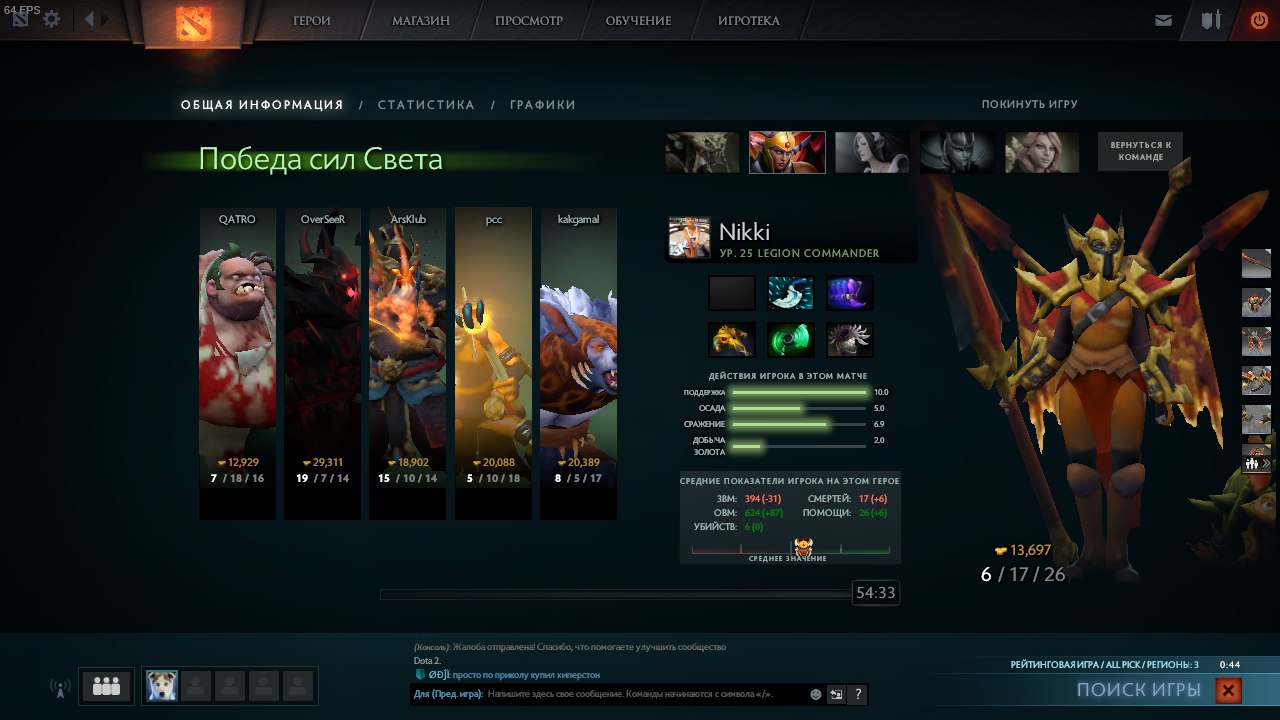Select QATRO's Pudge hero card
This screenshot has height=720, width=1280.
237,362
